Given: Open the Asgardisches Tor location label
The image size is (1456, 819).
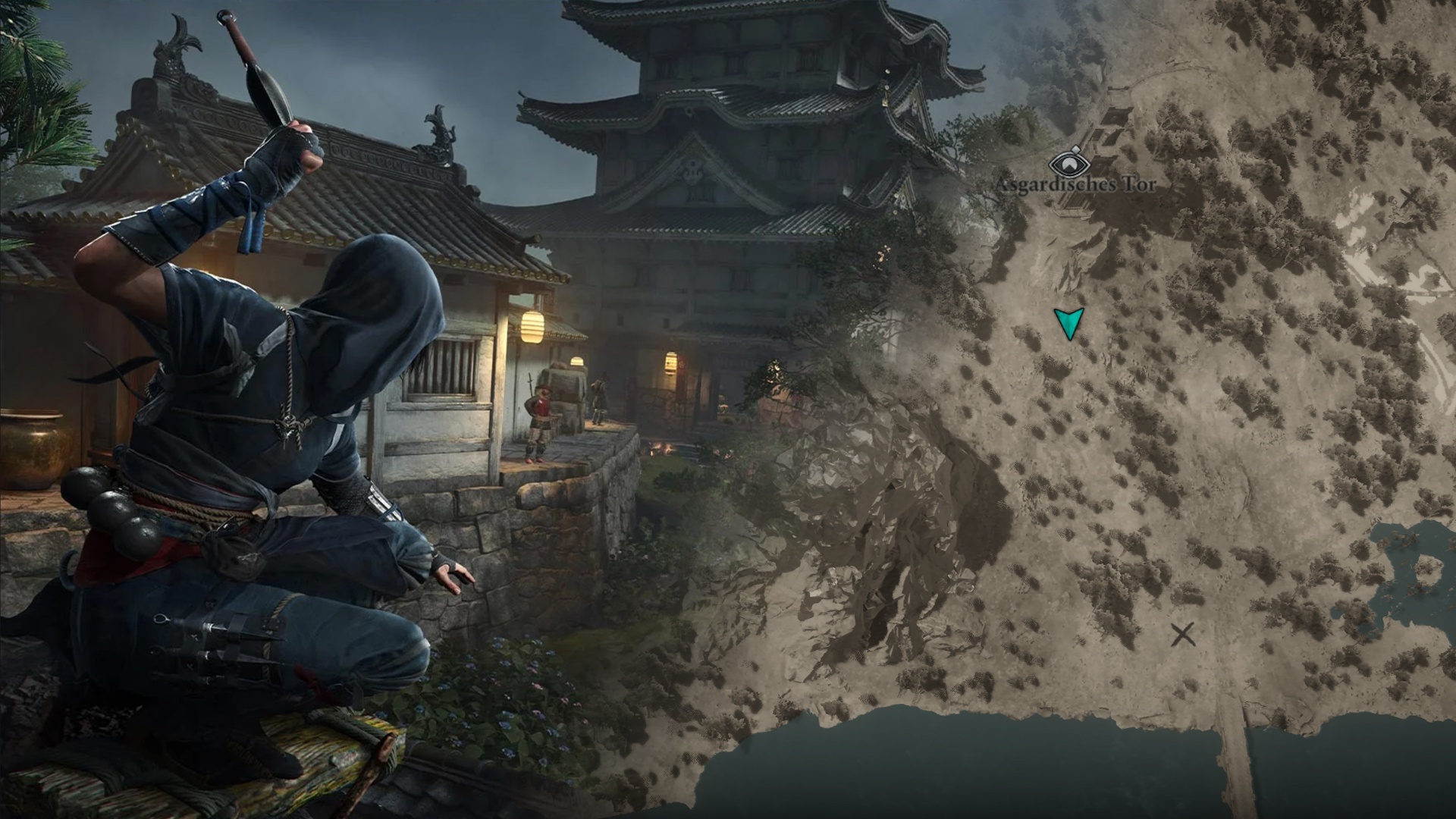Looking at the screenshot, I should point(1077,185).
